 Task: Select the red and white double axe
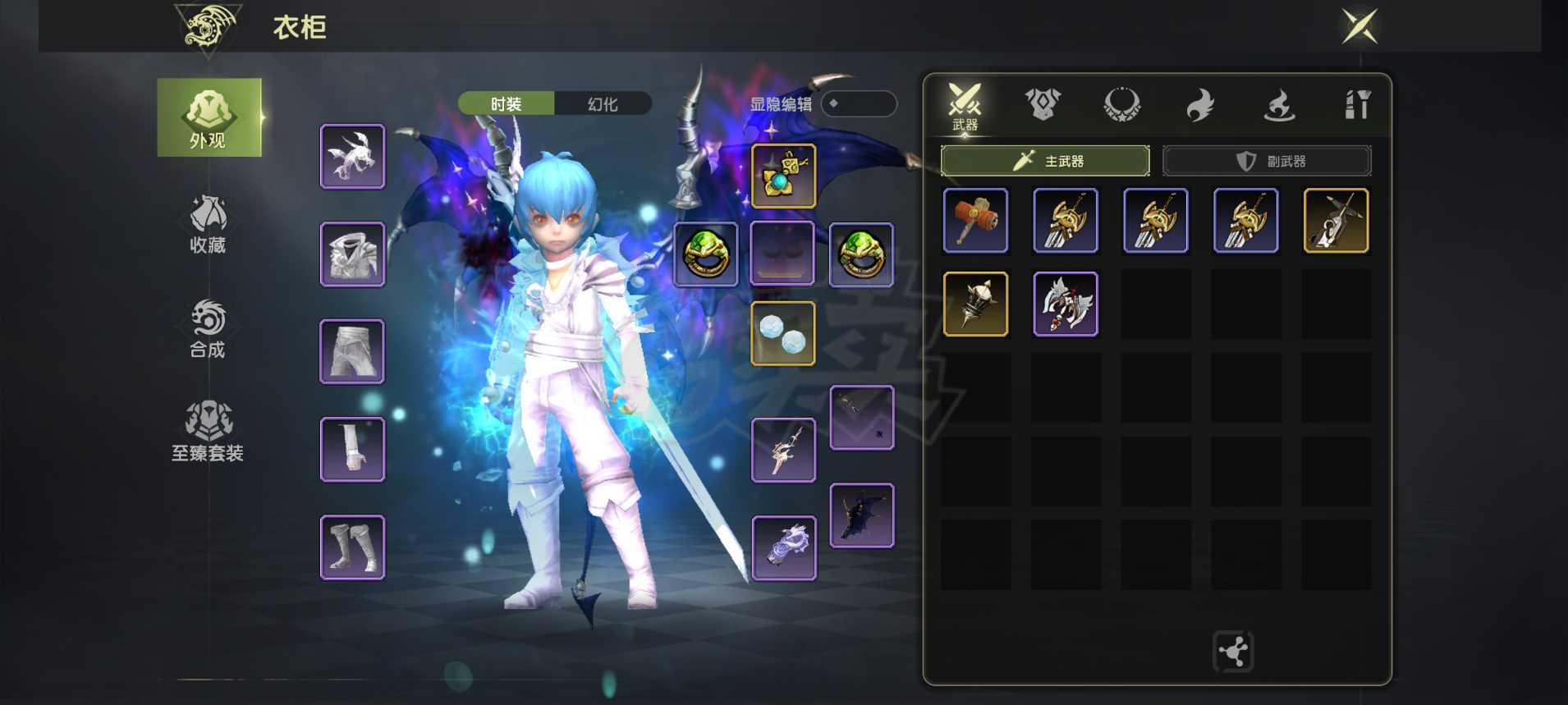point(1066,304)
